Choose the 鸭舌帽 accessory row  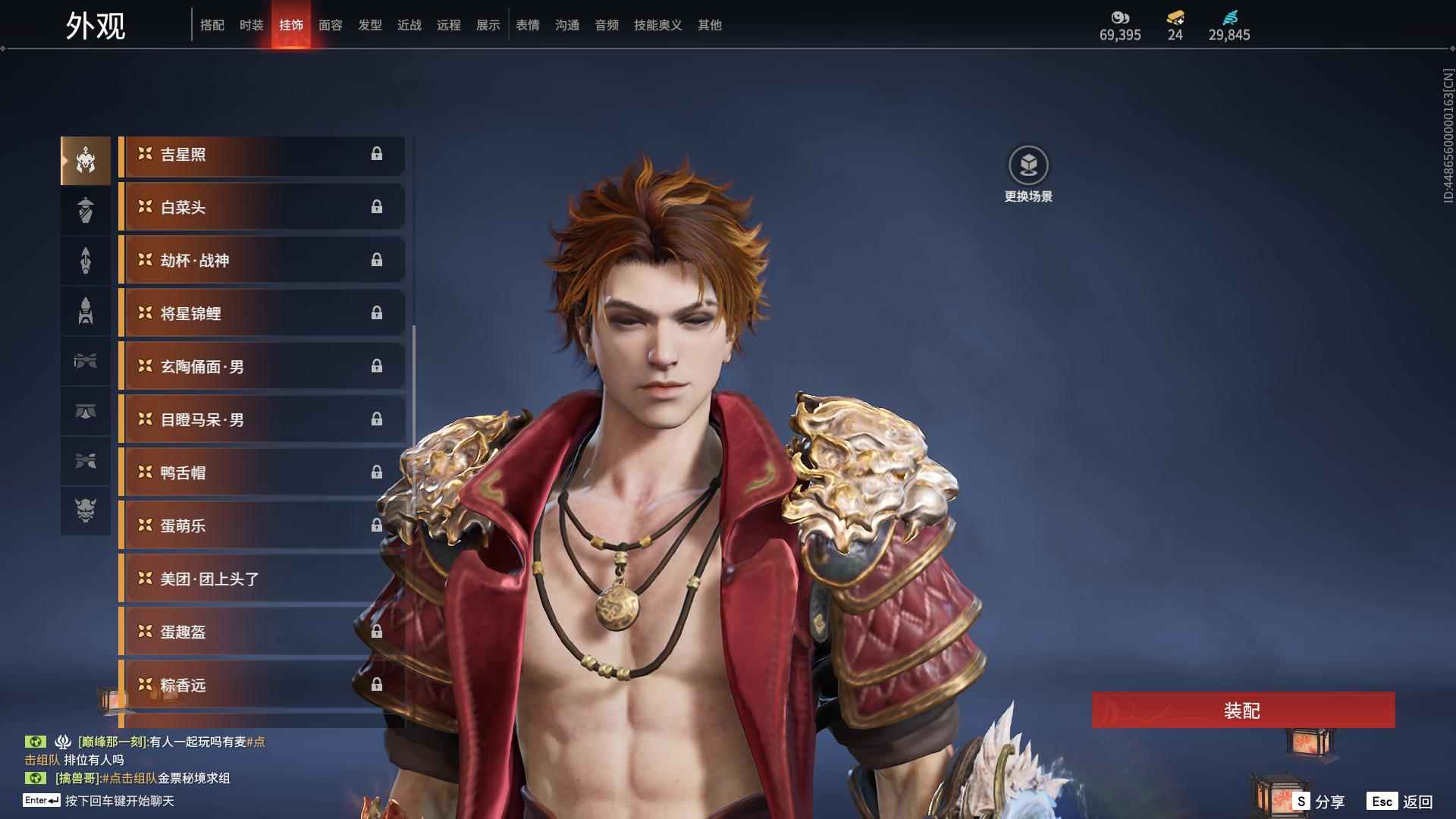point(262,473)
